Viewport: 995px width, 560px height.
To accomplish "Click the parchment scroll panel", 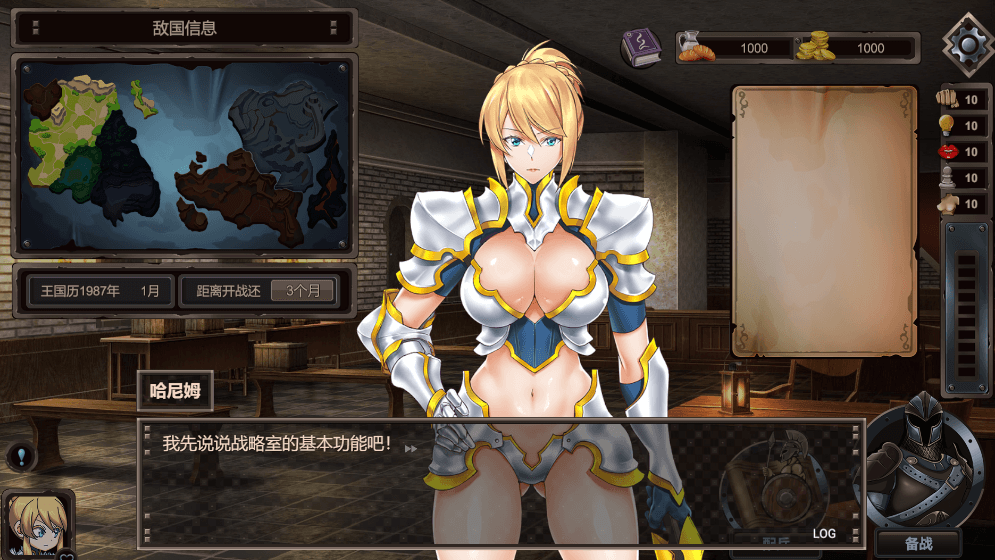I will click(x=824, y=220).
